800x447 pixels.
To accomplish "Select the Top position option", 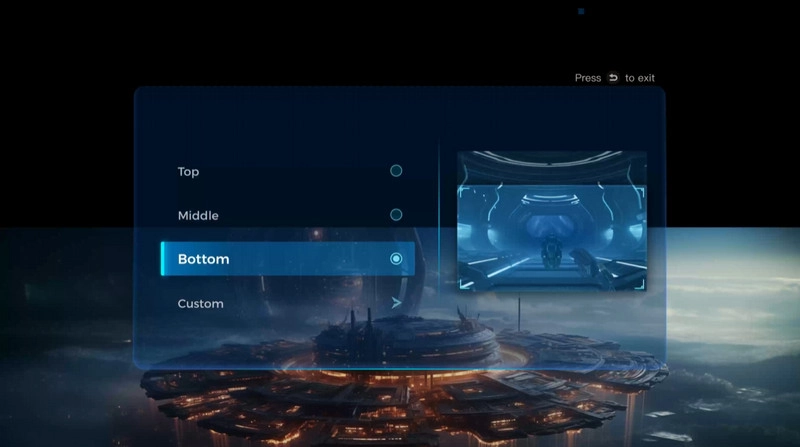I will 288,171.
